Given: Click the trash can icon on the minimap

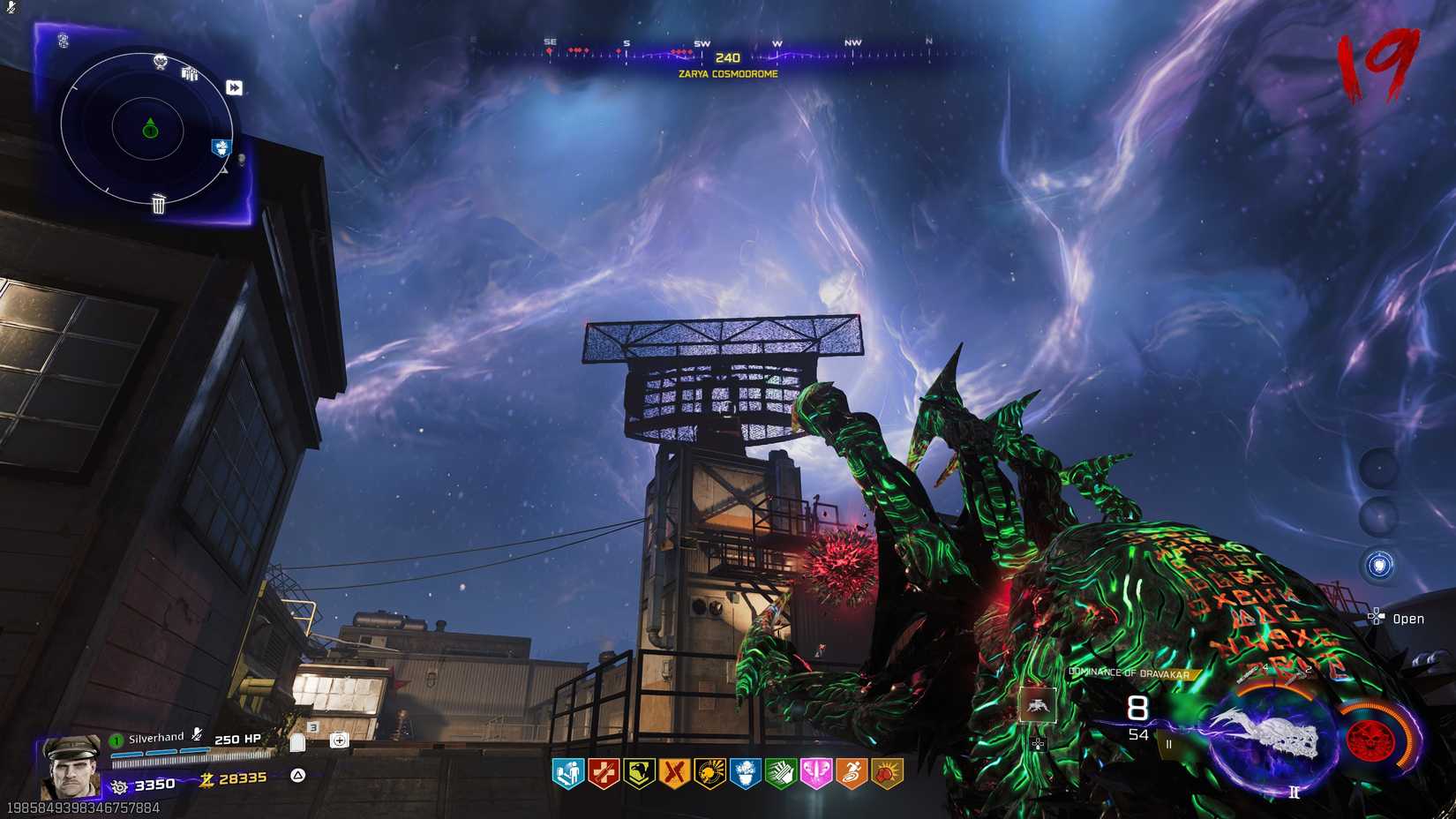Looking at the screenshot, I should coord(158,204).
